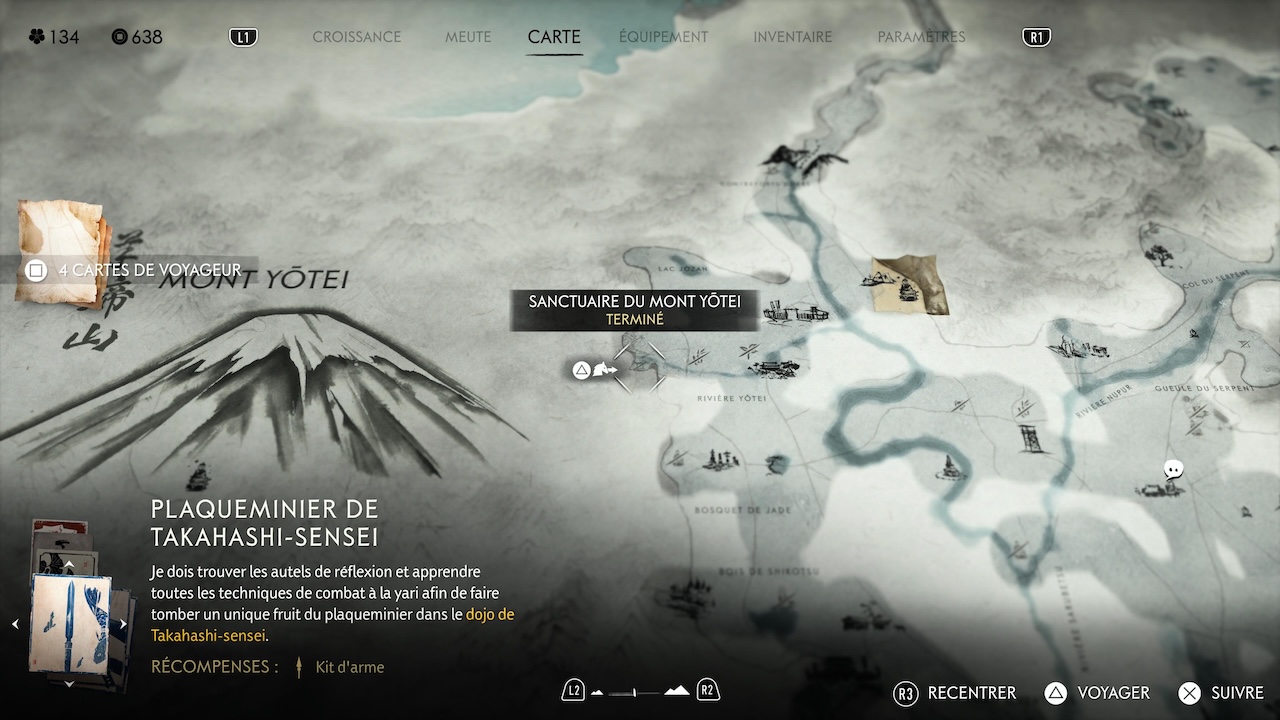
Task: Click the traveler map piece on the map
Action: 908,285
